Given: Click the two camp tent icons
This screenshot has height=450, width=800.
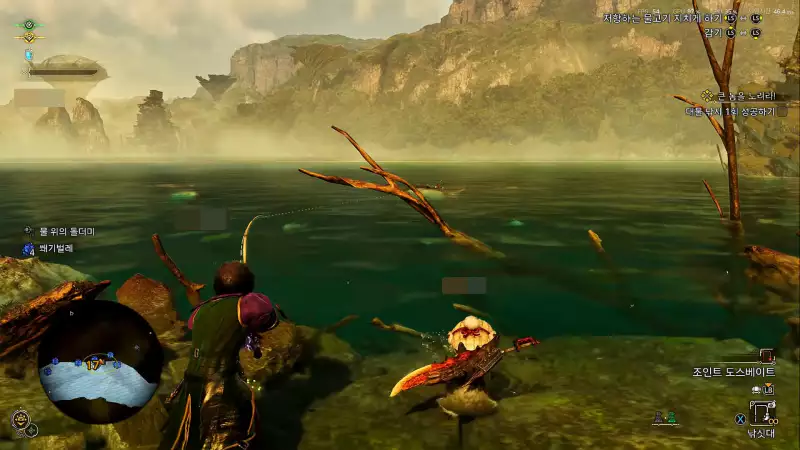Looking at the screenshot, I should pyautogui.click(x=665, y=417).
